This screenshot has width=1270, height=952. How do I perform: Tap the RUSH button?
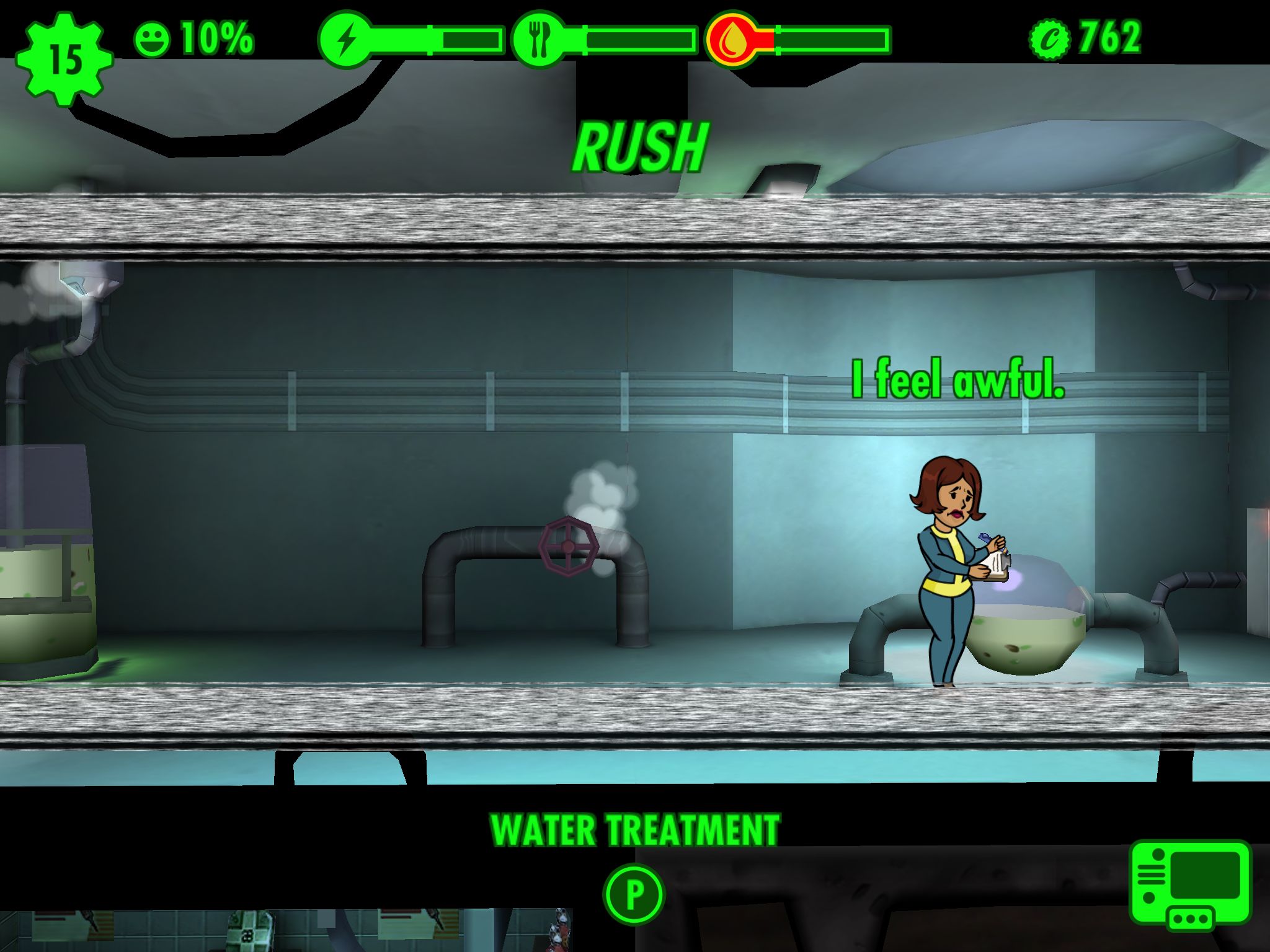coord(639,148)
